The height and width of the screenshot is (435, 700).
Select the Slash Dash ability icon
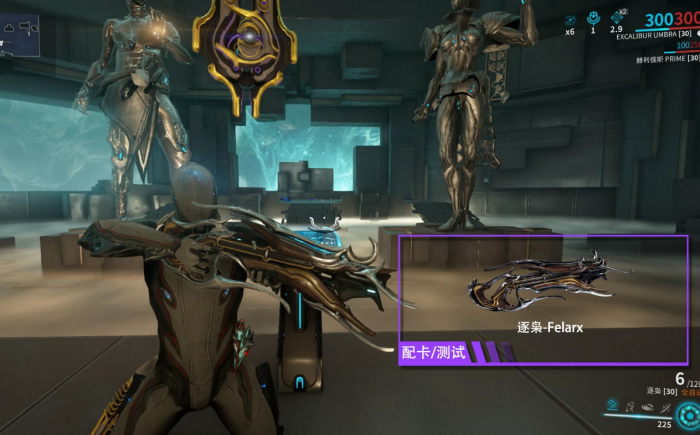(610, 406)
